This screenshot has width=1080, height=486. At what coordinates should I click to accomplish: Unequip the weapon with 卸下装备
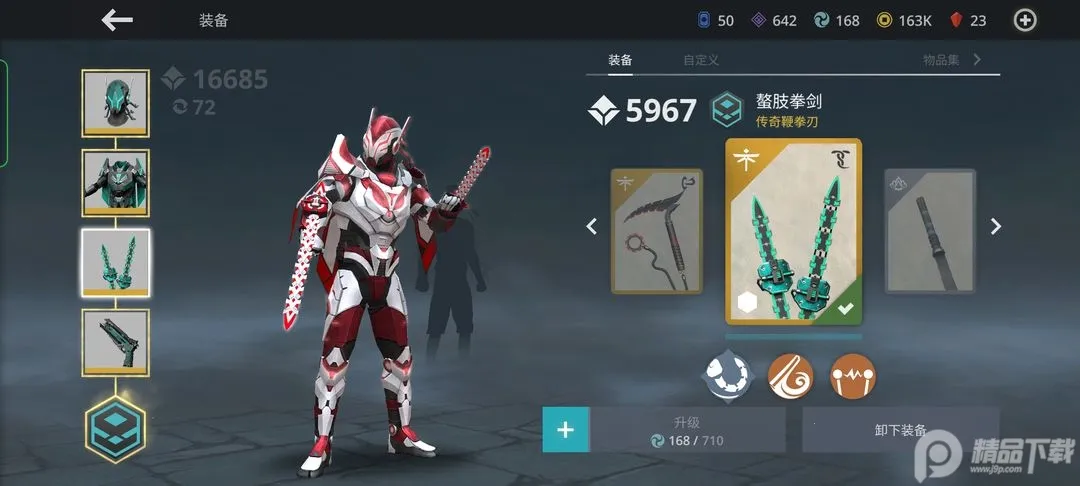click(900, 431)
